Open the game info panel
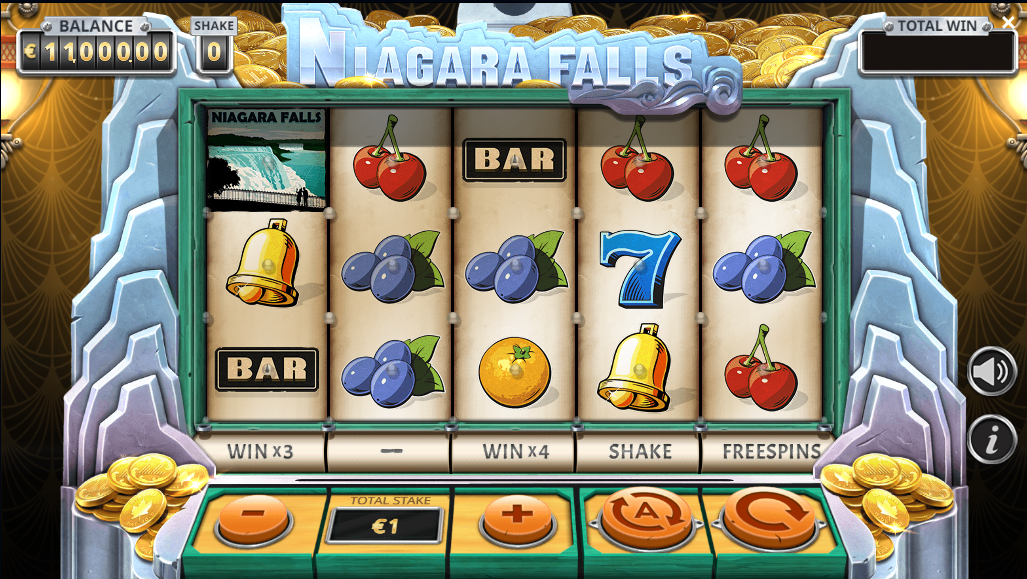1027x579 pixels. (x=991, y=439)
